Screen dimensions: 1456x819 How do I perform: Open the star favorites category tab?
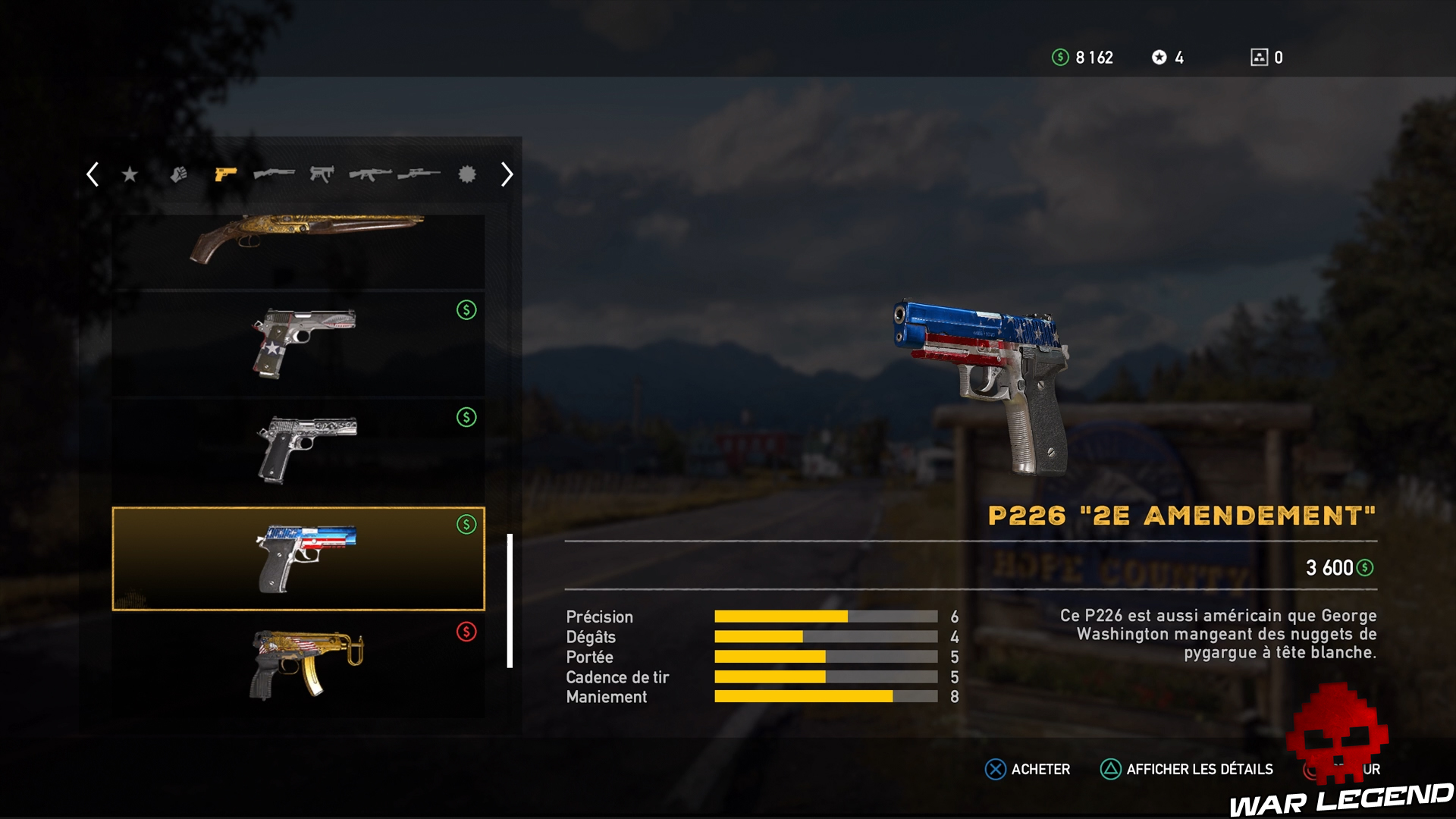[130, 175]
